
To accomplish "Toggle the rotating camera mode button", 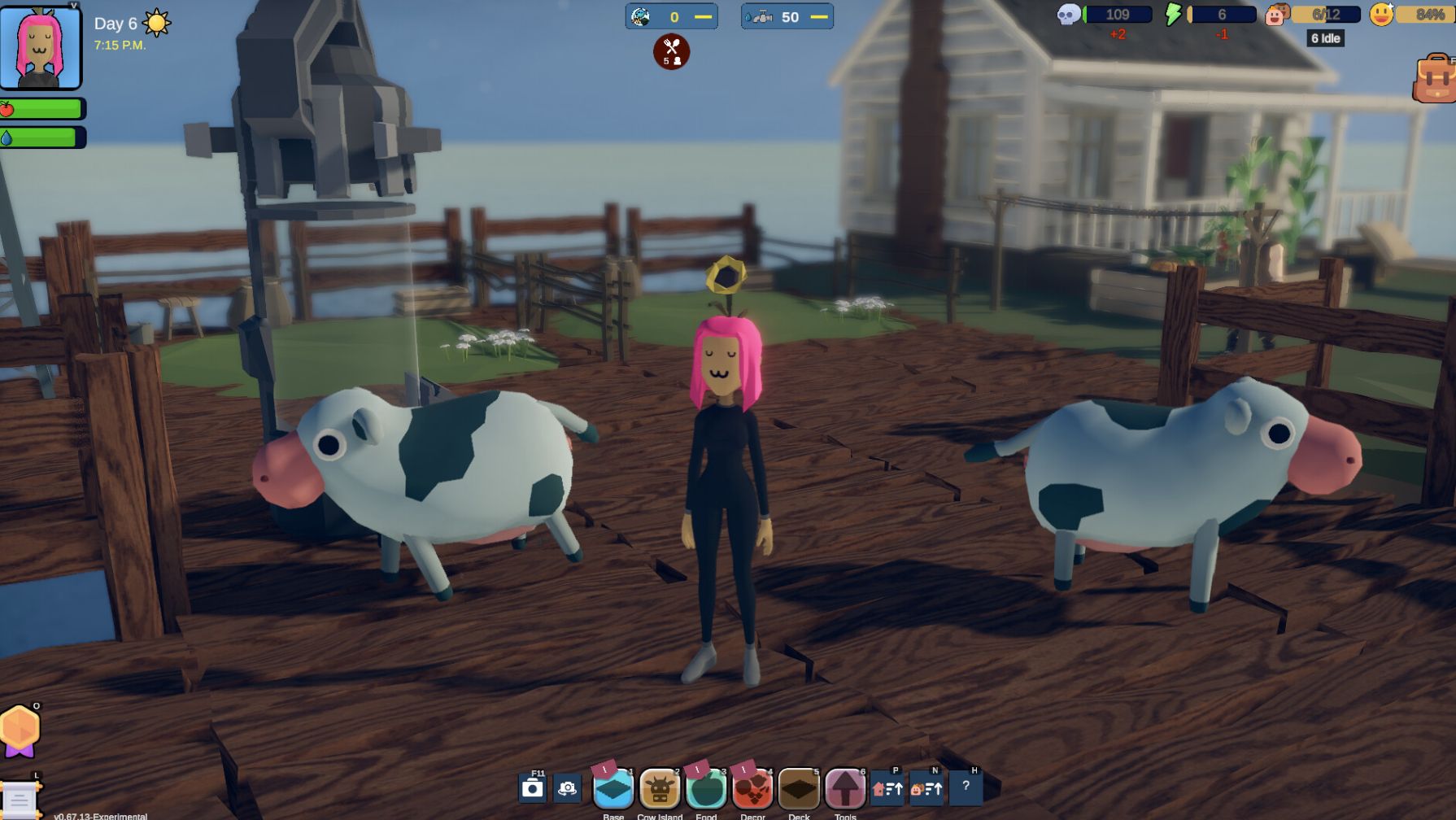I will (x=568, y=788).
